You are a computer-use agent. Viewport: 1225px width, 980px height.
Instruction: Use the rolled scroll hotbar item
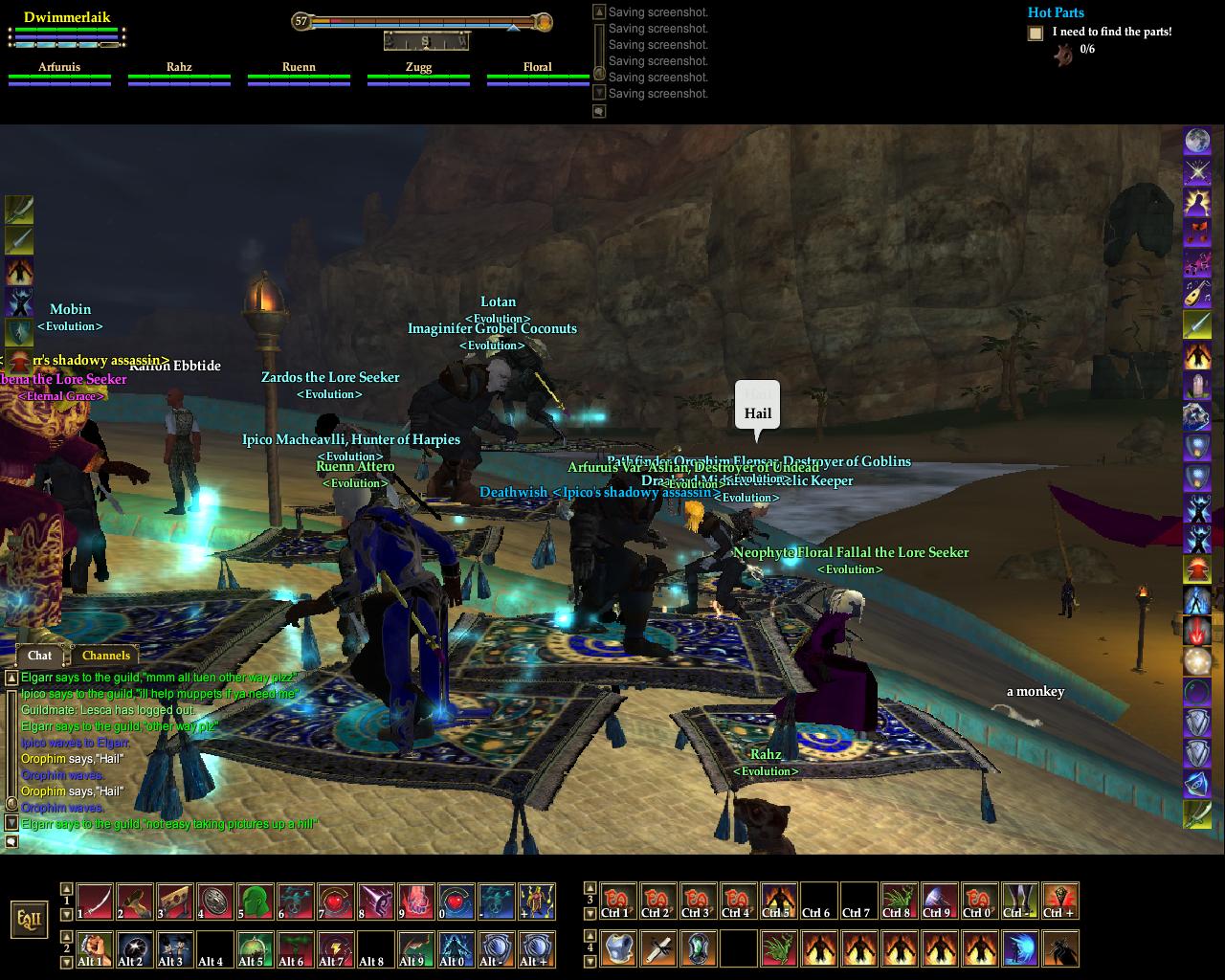coord(659,949)
